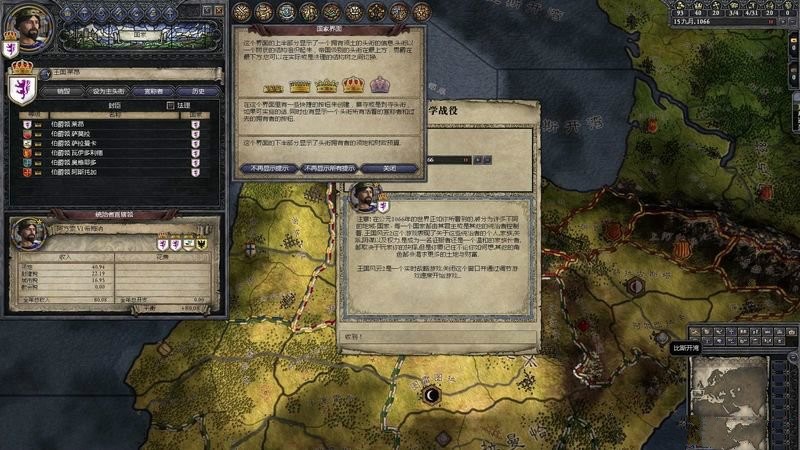
Task: Click the minimap of Europe
Action: click(744, 397)
